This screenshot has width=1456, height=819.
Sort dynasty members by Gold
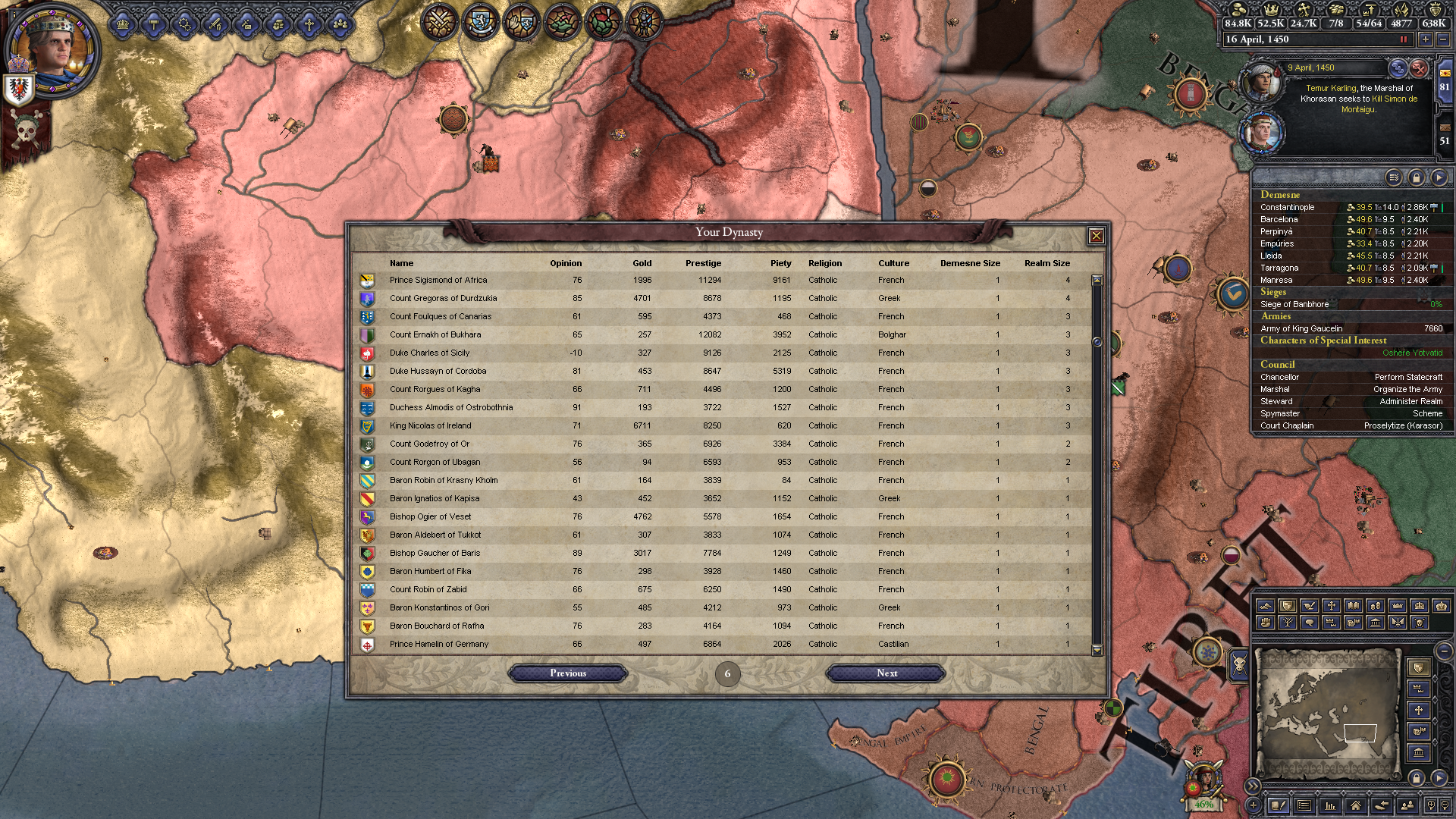point(642,263)
